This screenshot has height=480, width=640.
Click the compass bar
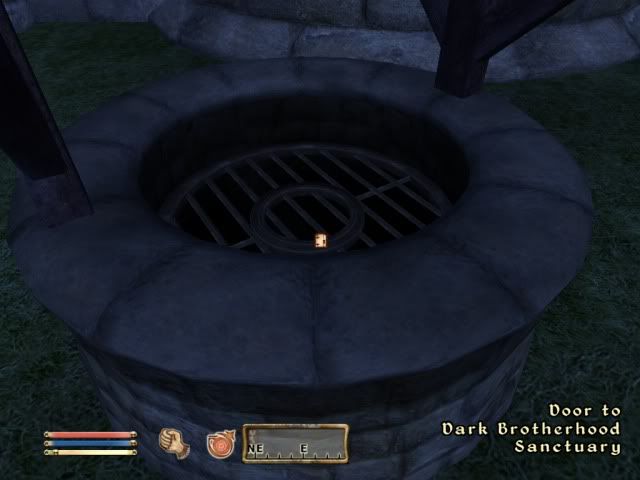pyautogui.click(x=295, y=444)
